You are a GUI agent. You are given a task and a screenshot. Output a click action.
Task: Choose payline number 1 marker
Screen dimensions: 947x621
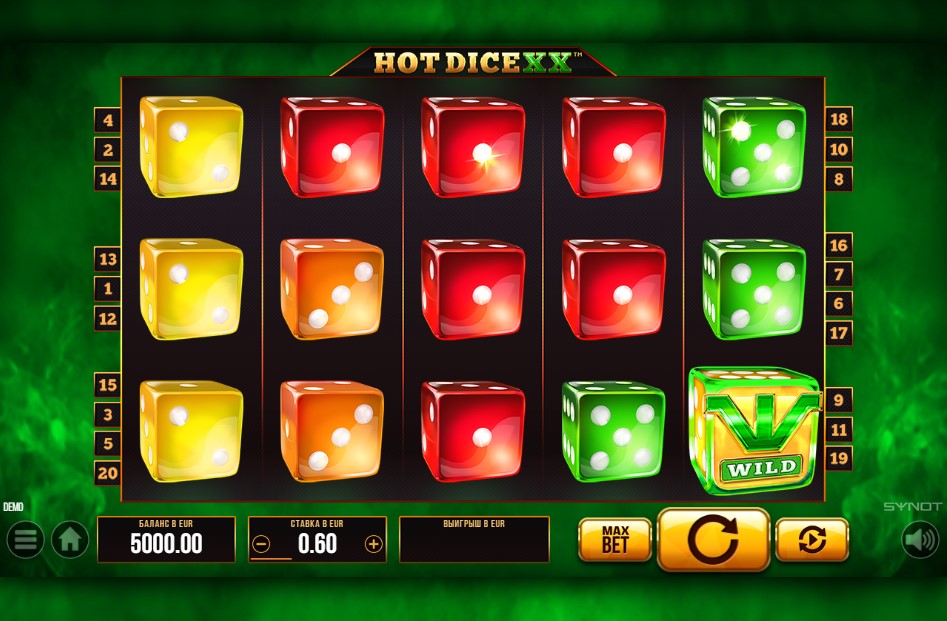click(108, 289)
